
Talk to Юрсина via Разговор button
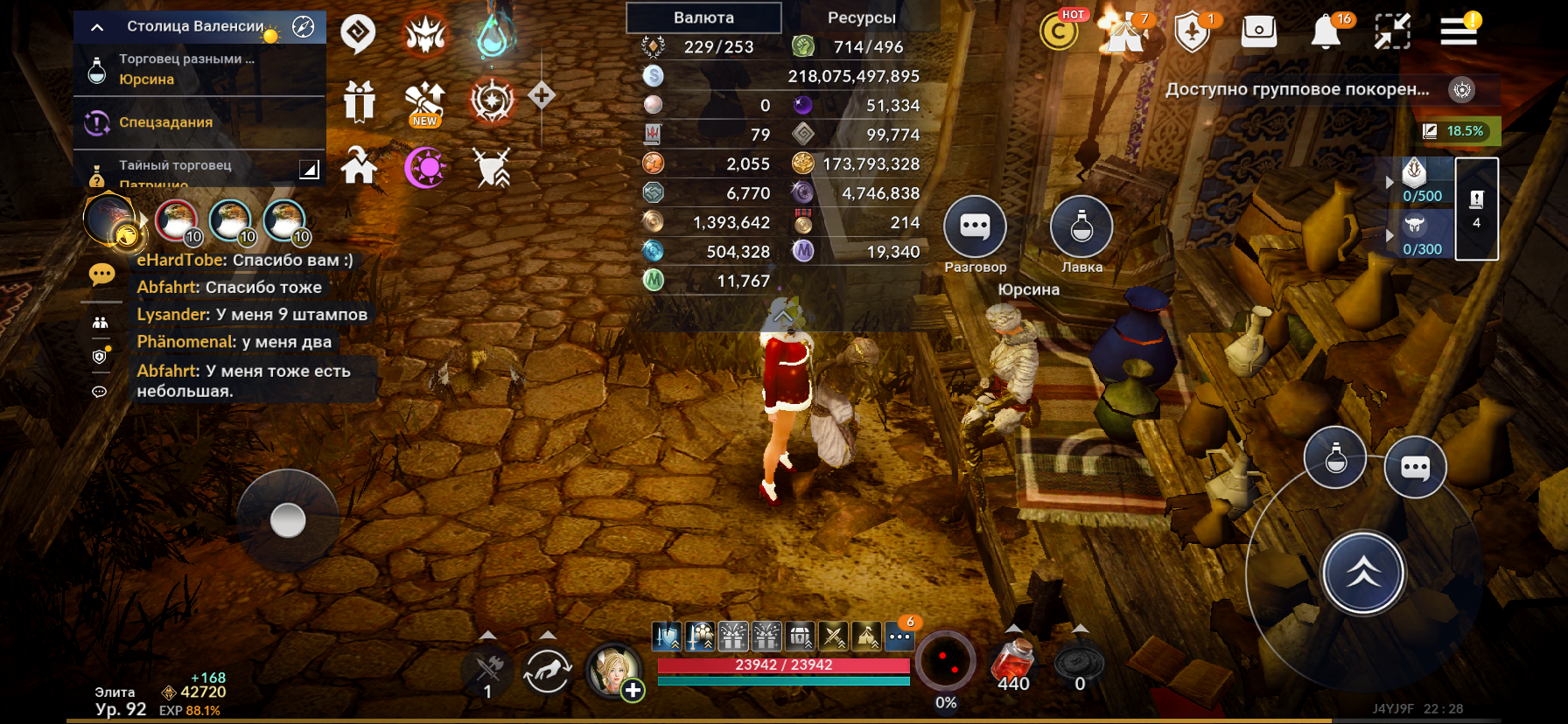point(975,227)
